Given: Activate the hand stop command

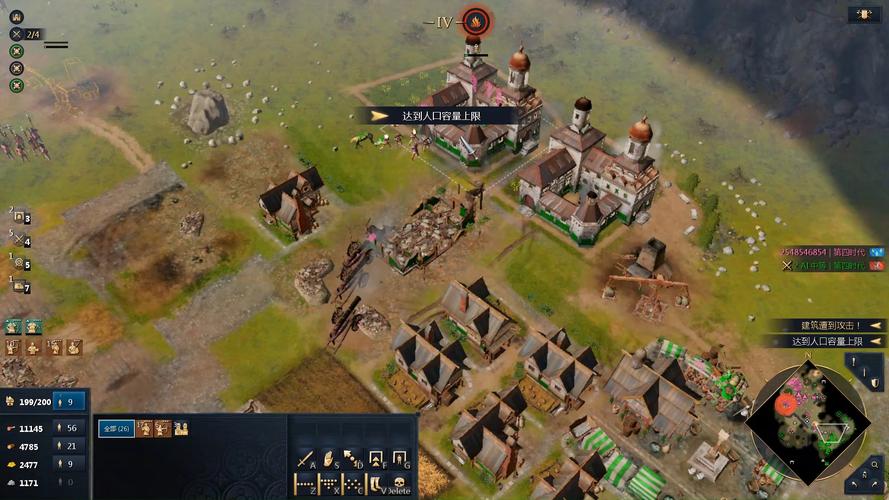Looking at the screenshot, I should pos(328,459).
